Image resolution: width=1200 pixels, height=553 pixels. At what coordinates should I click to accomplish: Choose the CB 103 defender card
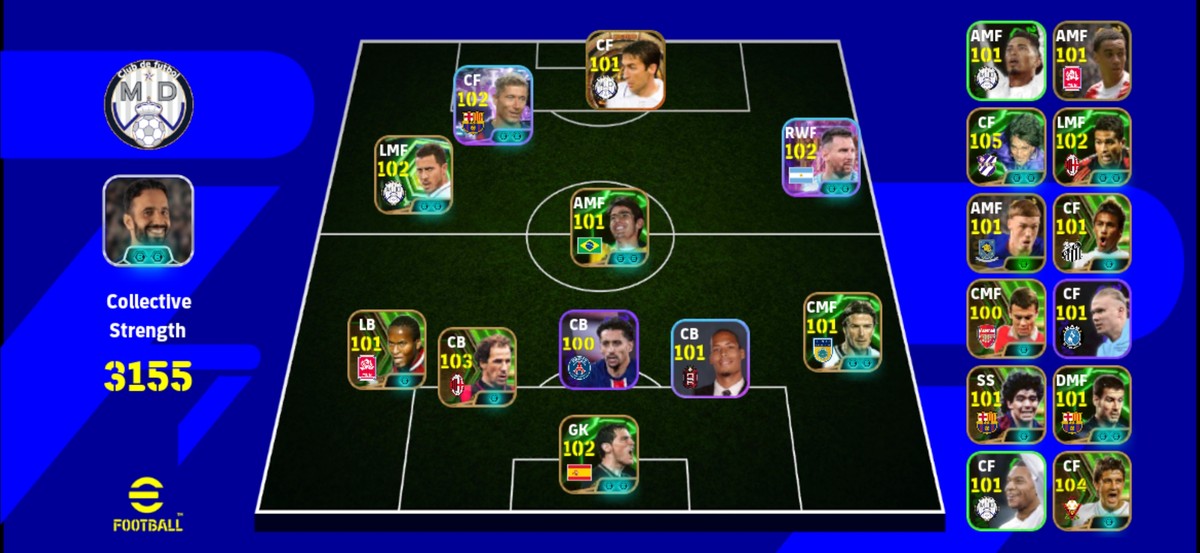[477, 367]
